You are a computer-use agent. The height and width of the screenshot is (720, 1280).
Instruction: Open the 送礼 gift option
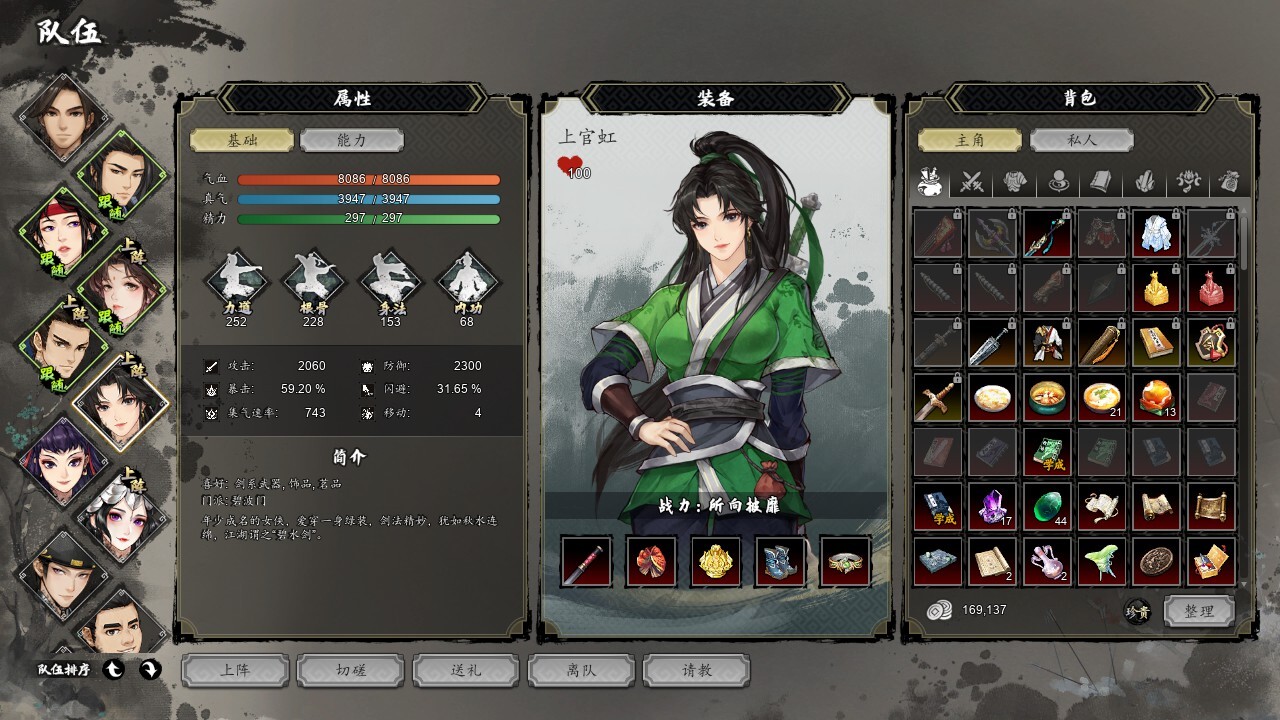click(466, 670)
